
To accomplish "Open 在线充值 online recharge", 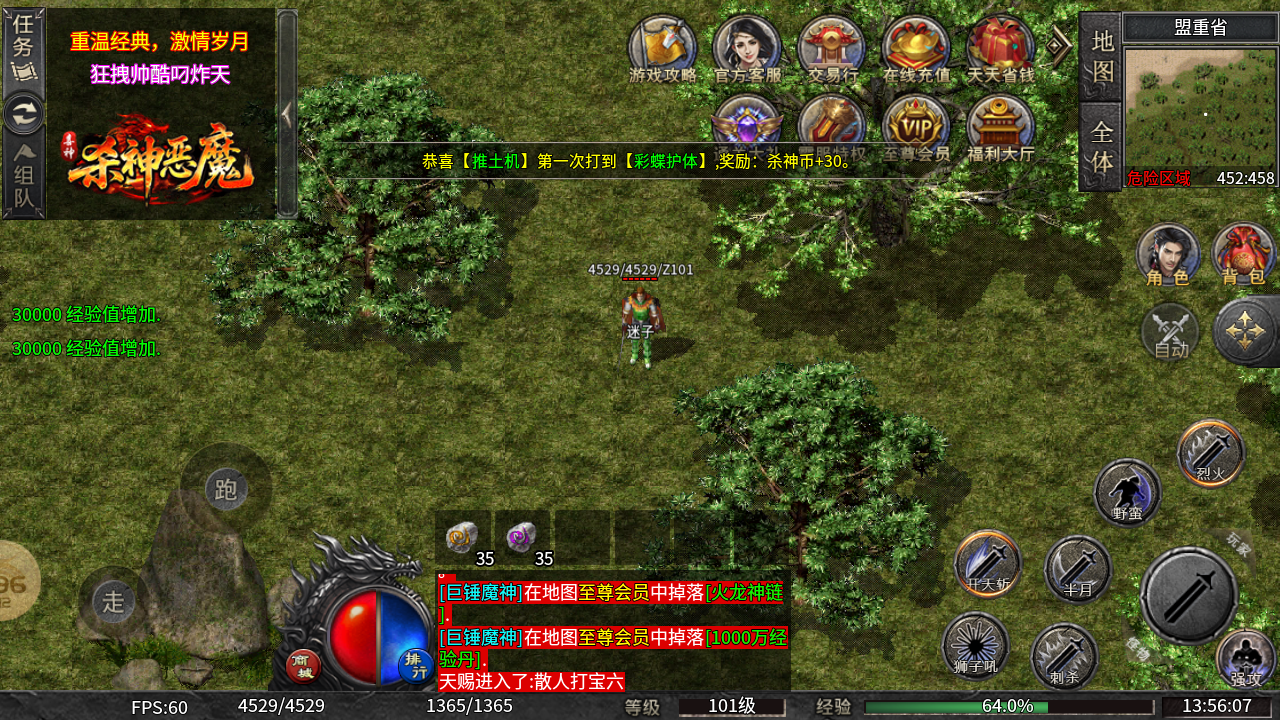I will tap(916, 48).
